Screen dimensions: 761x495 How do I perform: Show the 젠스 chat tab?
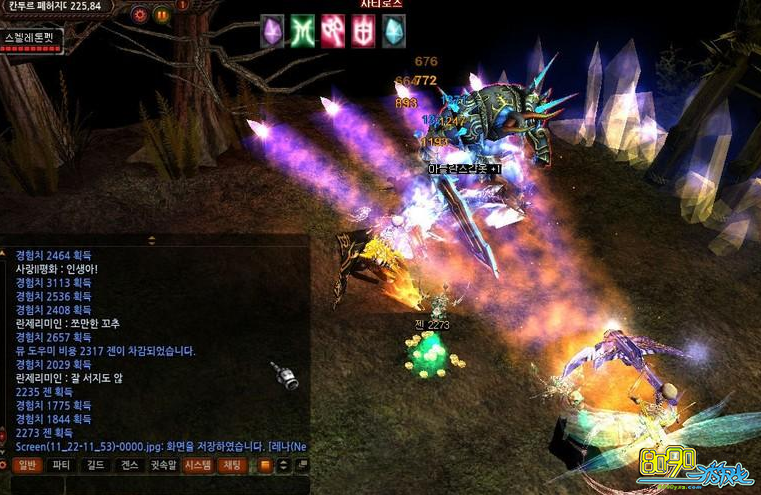pos(129,465)
